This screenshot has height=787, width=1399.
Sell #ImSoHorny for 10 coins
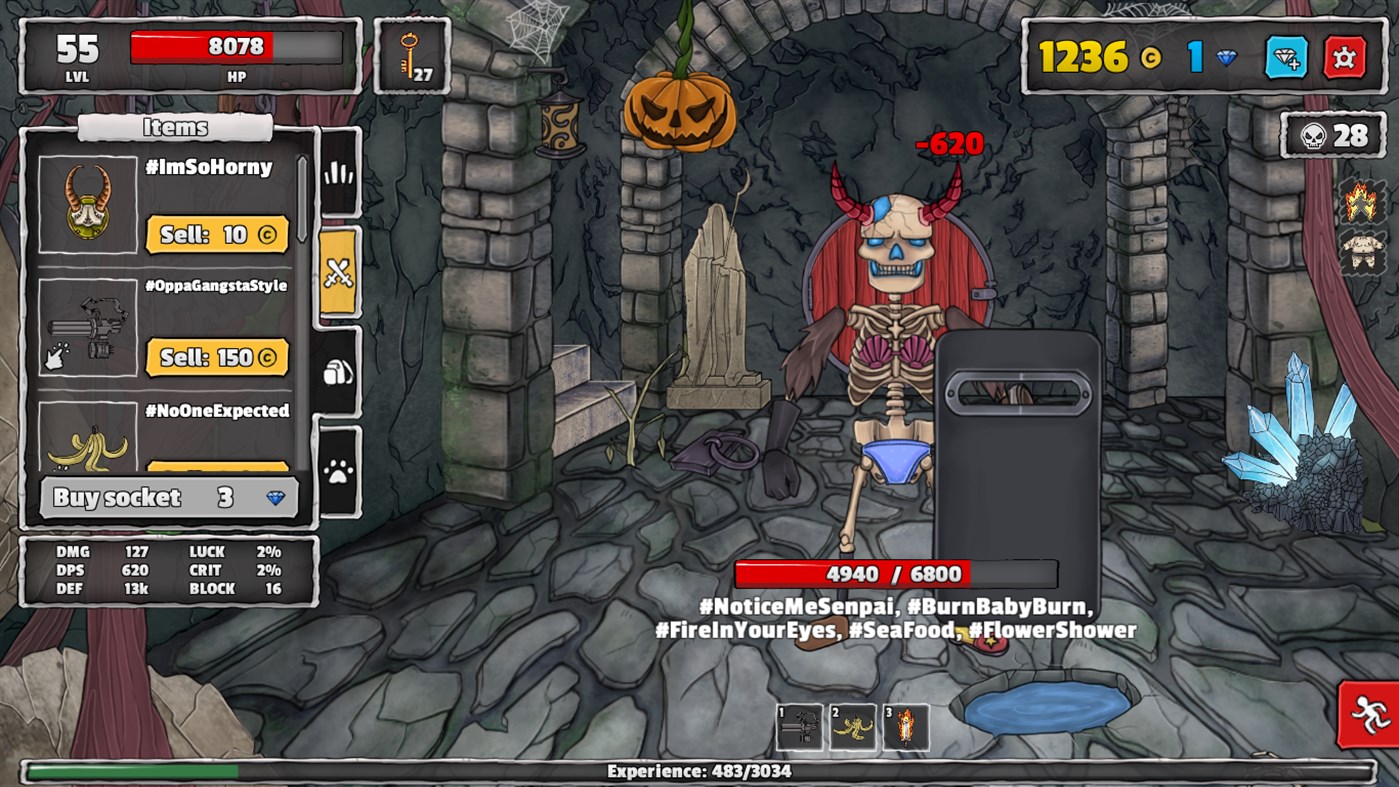218,235
